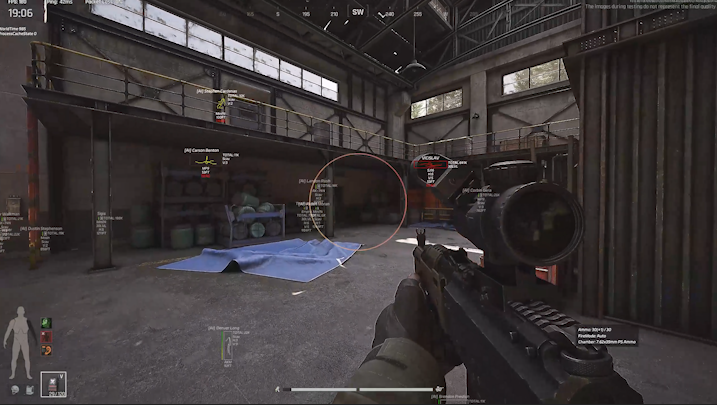Click the red injury status icon
The height and width of the screenshot is (405, 717).
46,337
